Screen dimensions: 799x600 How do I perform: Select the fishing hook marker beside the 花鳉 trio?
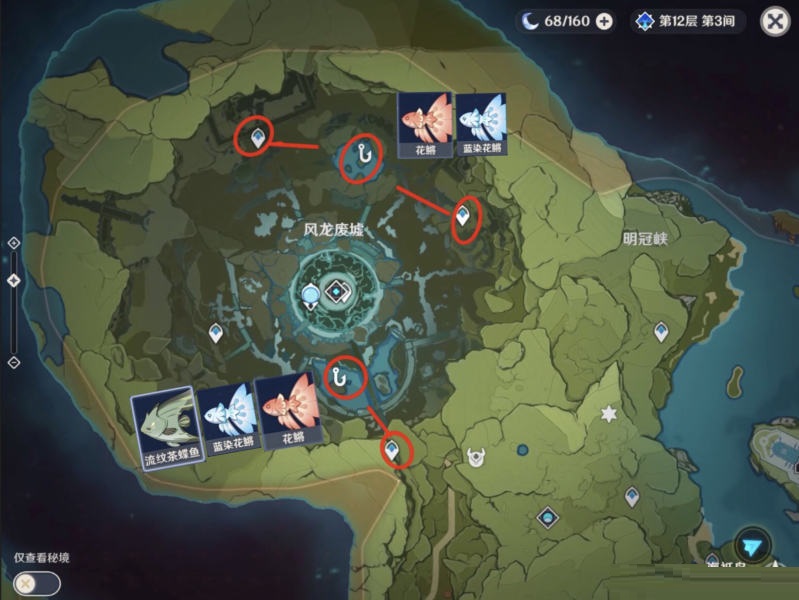pos(344,375)
